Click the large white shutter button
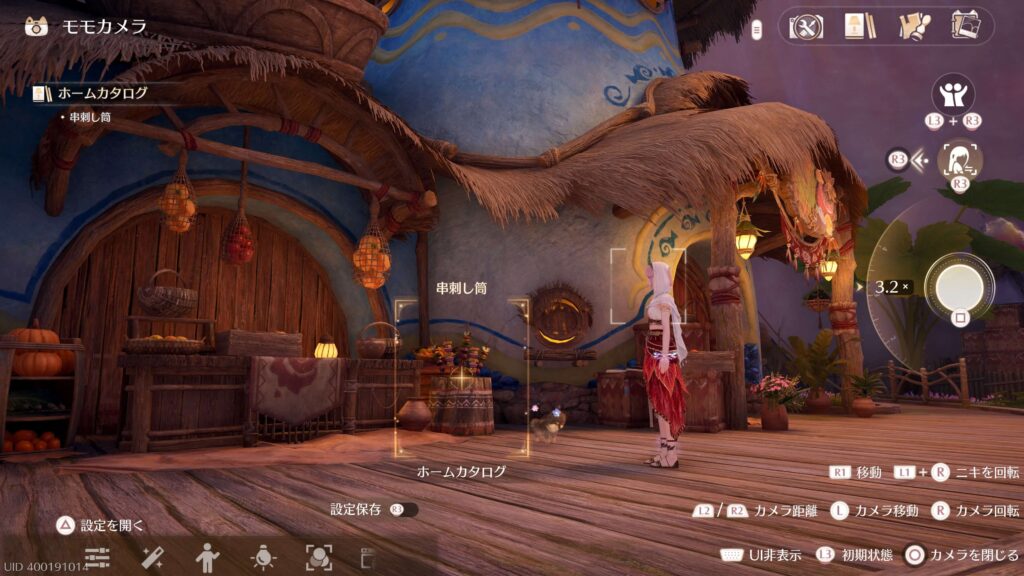This screenshot has width=1024, height=576. [x=959, y=286]
